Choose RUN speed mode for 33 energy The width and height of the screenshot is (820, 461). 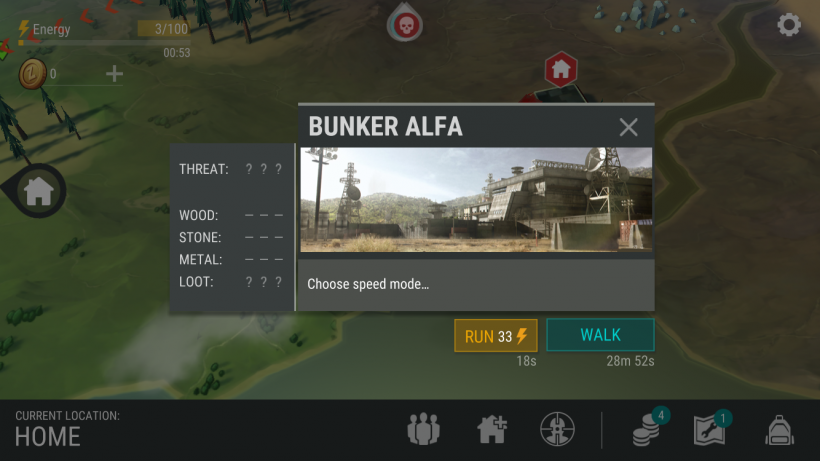pyautogui.click(x=495, y=336)
